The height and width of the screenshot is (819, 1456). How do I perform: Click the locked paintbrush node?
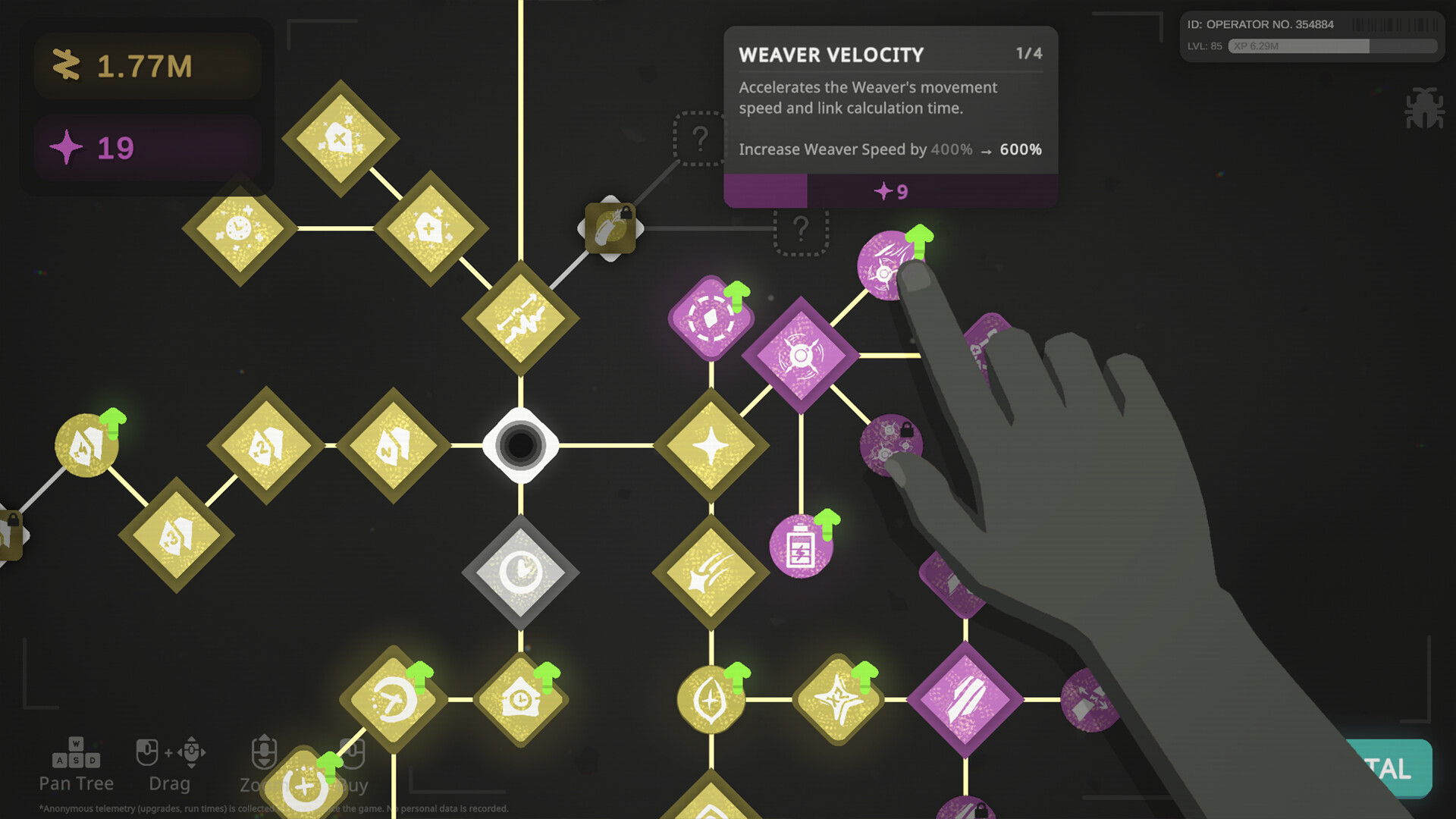[x=610, y=226]
